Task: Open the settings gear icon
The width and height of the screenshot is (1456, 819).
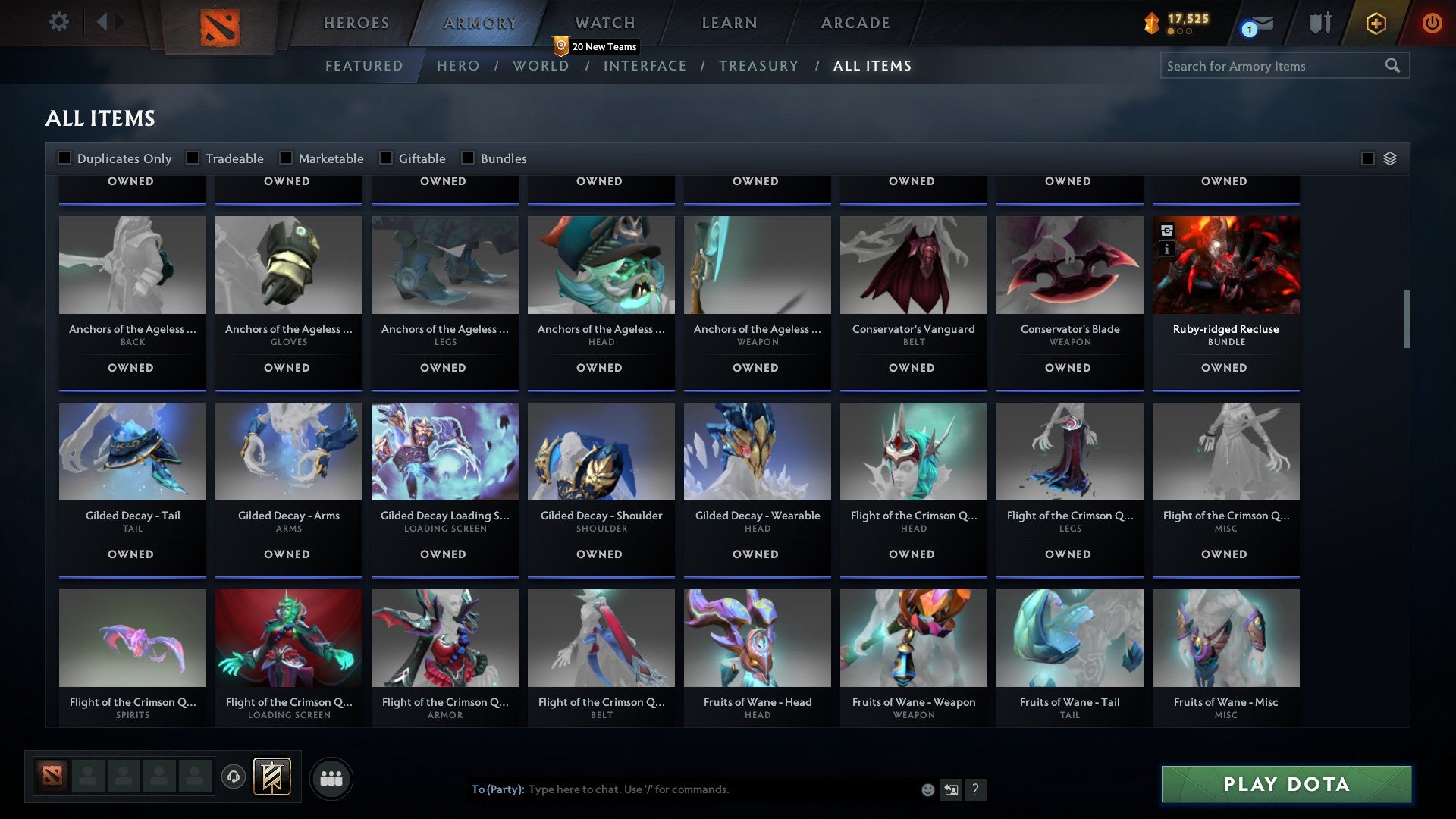Action: [58, 22]
